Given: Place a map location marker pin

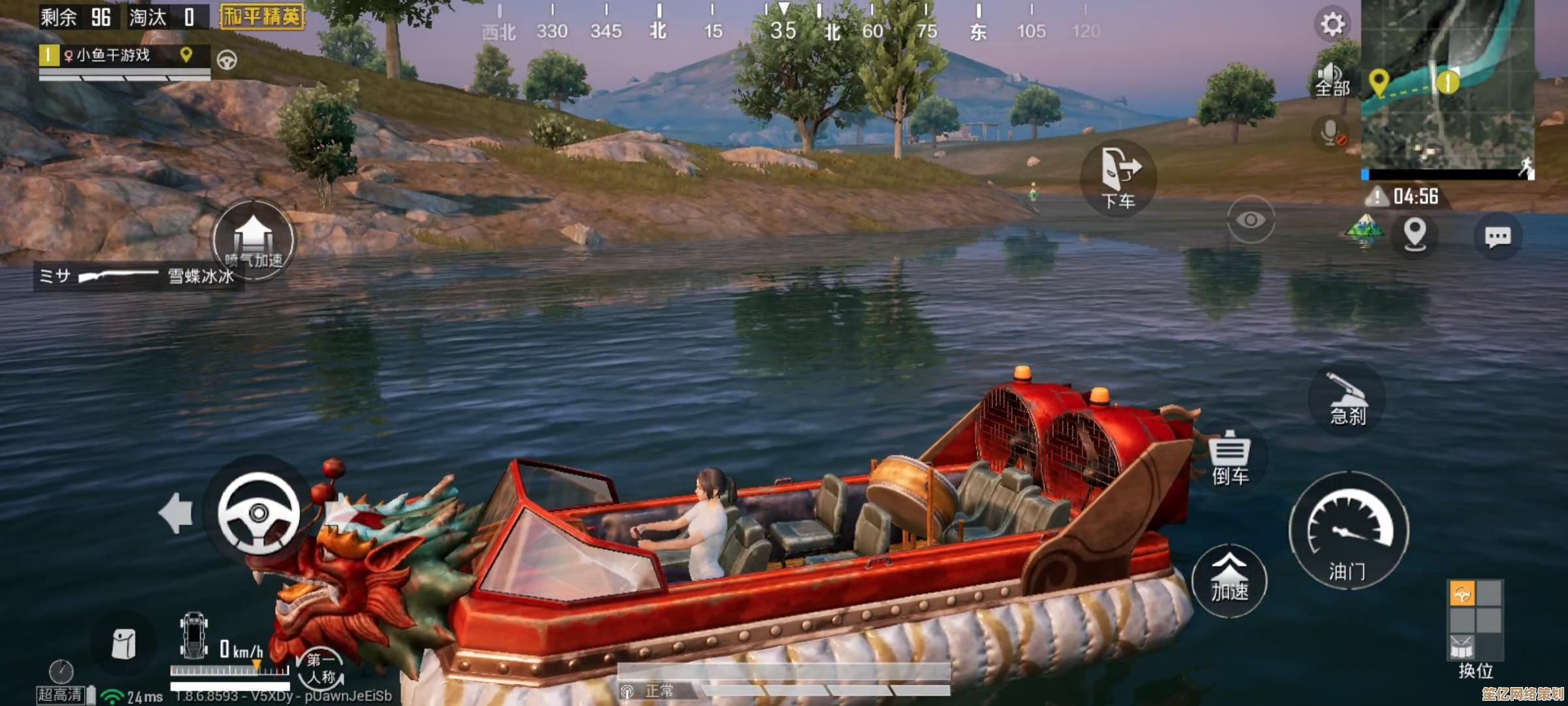Looking at the screenshot, I should (x=1414, y=234).
